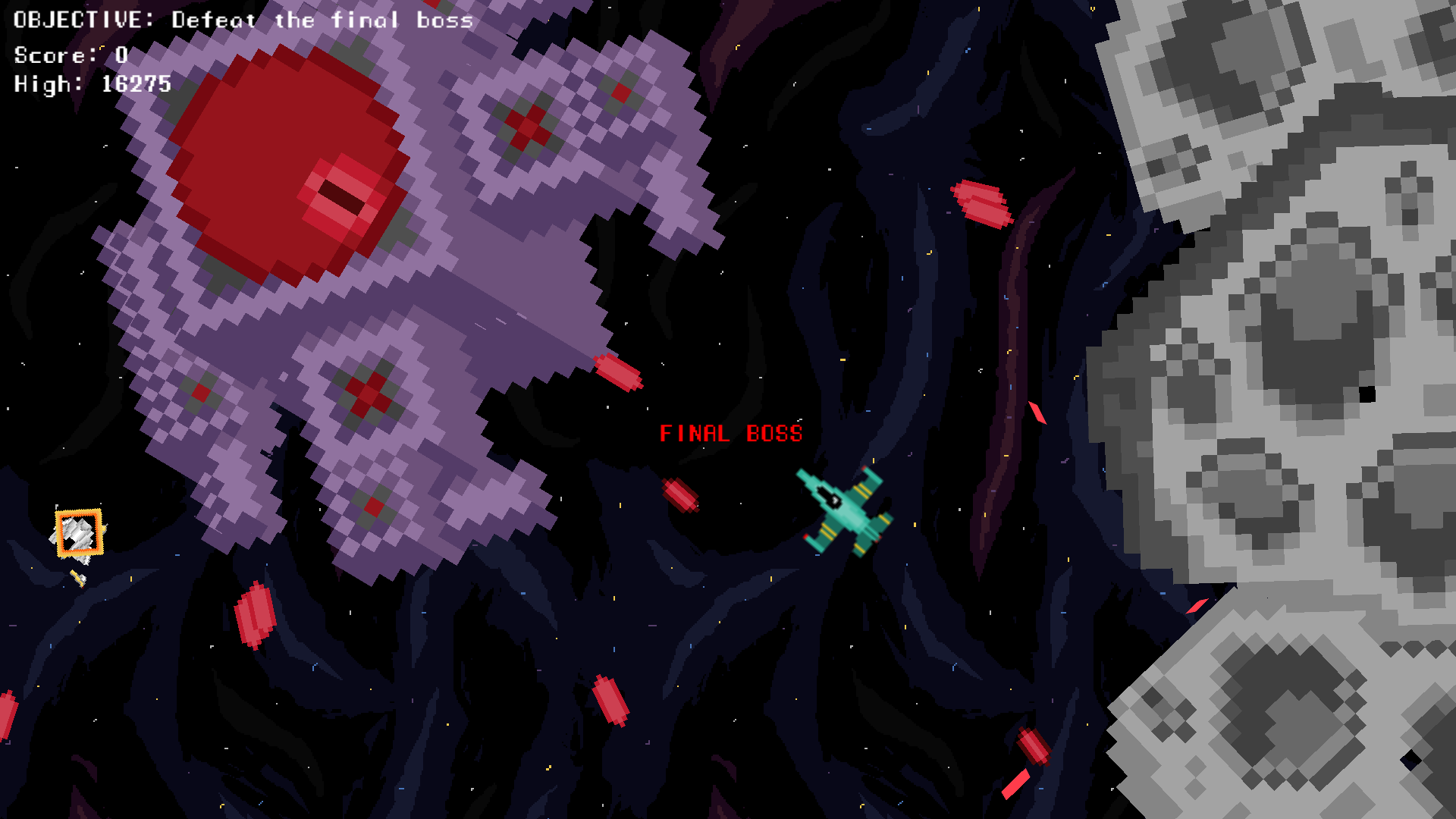Click the red projectile left of the player ship
Screen dimensions: 1456x819
(680, 493)
